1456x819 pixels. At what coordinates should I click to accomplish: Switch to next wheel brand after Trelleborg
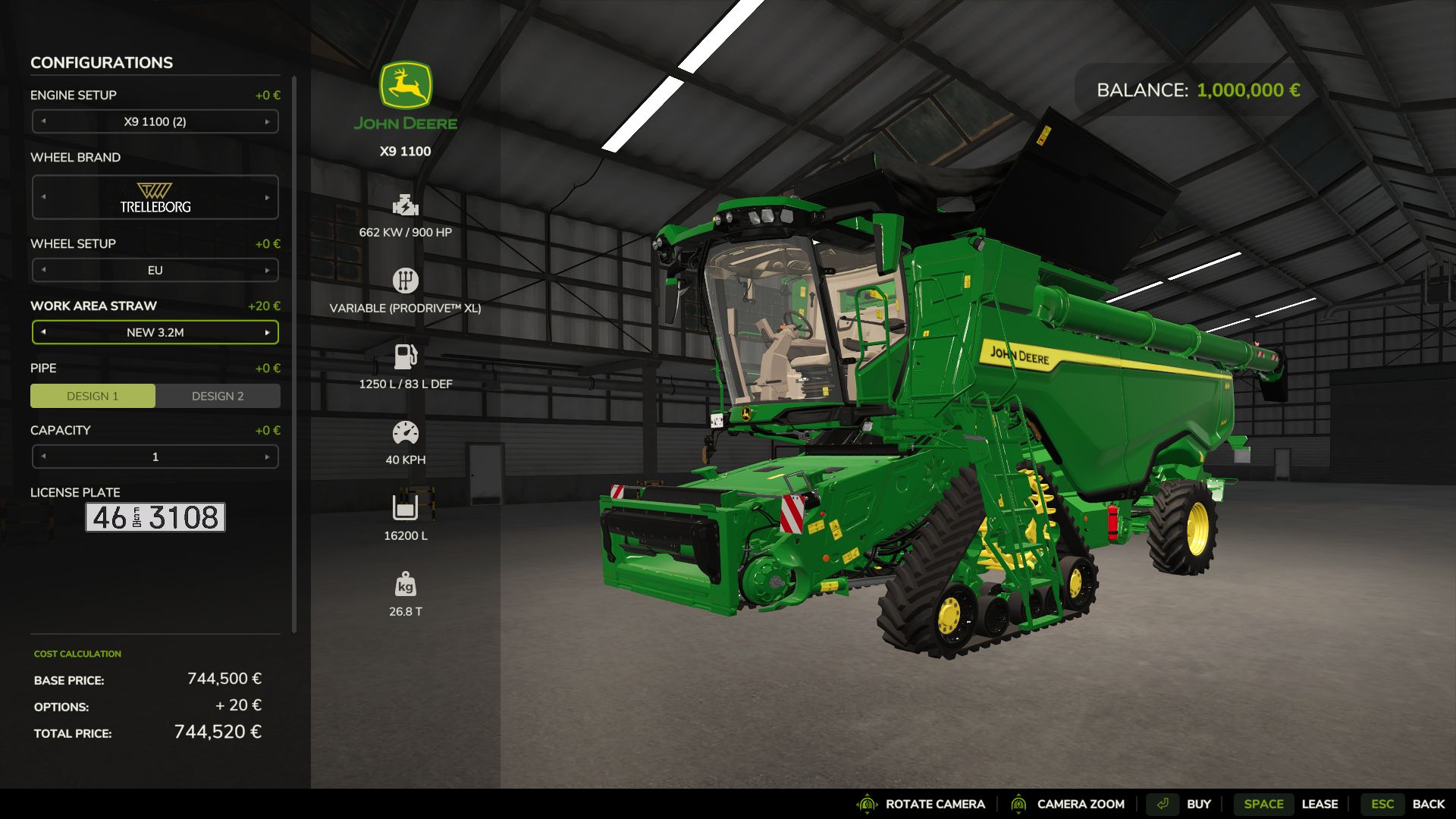click(x=267, y=197)
